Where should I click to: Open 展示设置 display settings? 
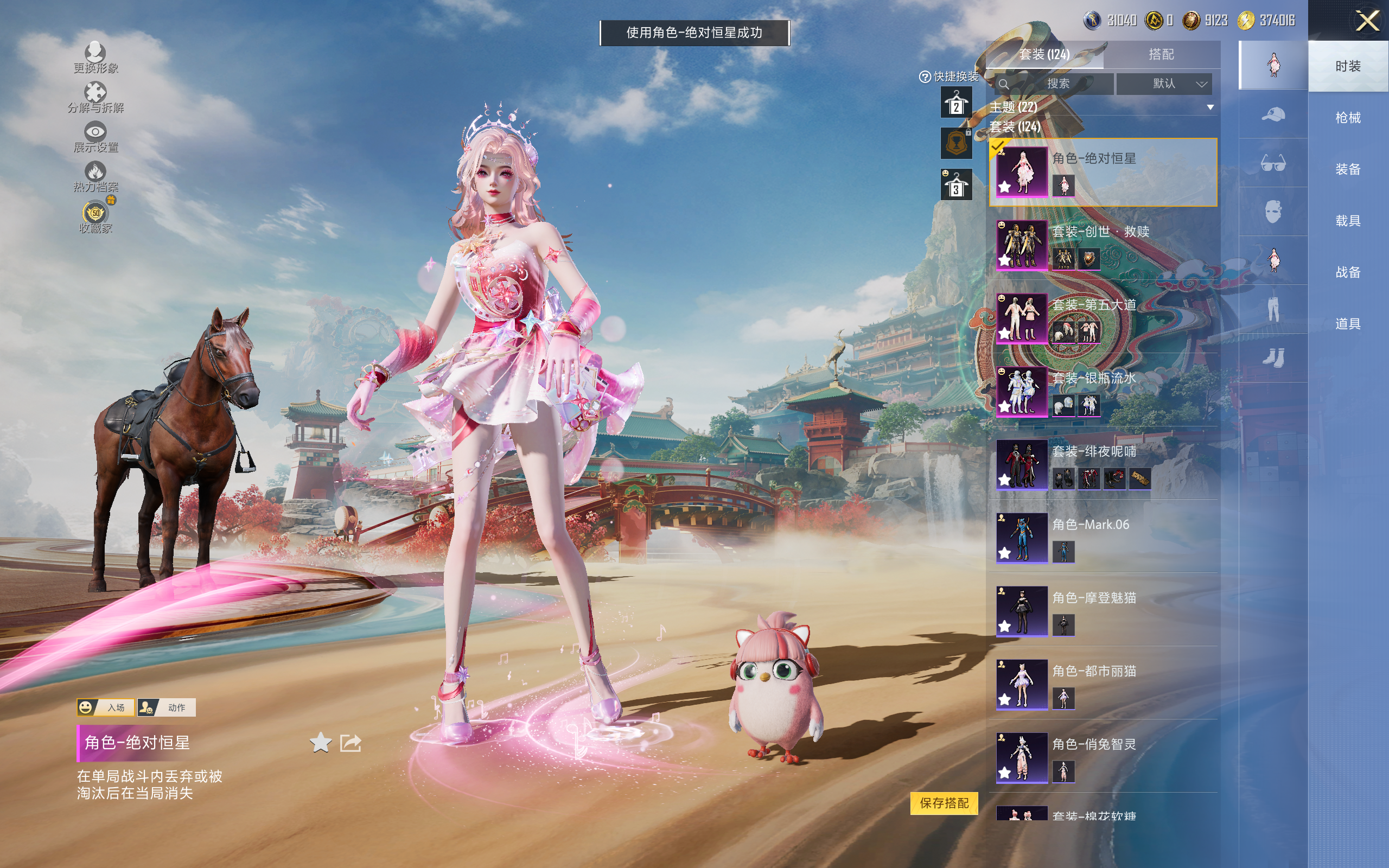(95, 137)
